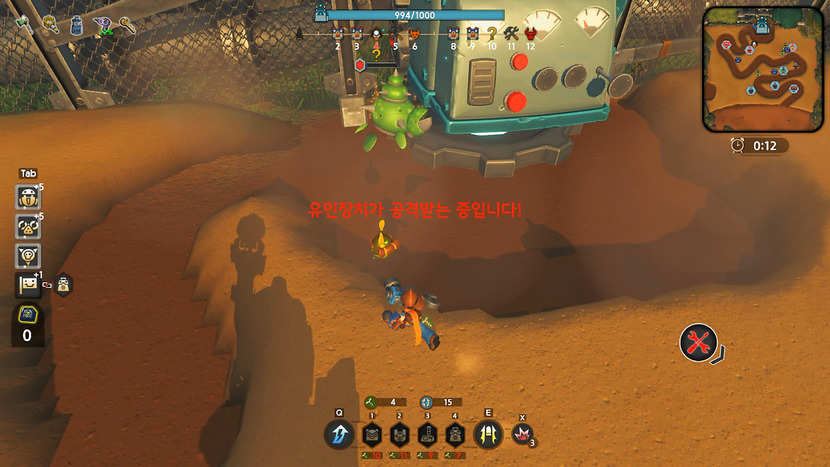
Task: Click the smiling flag icon
Action: click(28, 285)
